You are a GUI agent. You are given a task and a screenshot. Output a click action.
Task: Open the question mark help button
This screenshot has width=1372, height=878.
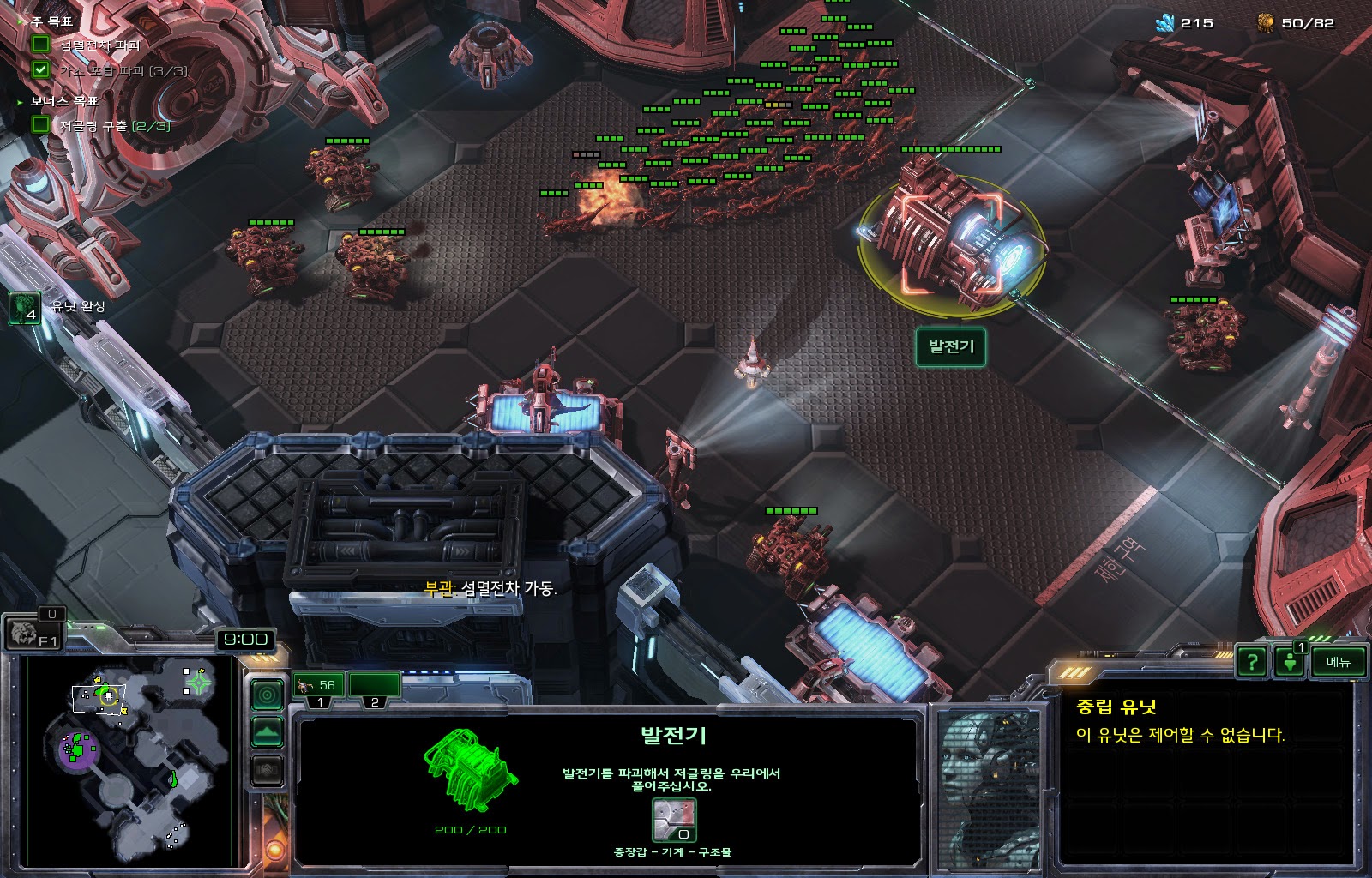click(x=1252, y=662)
